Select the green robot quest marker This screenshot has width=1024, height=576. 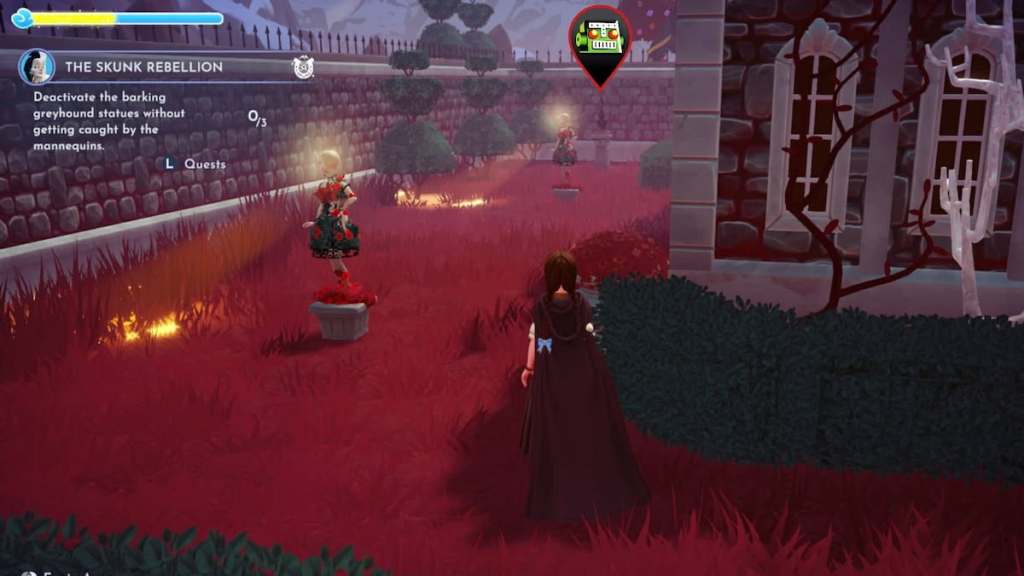click(600, 40)
